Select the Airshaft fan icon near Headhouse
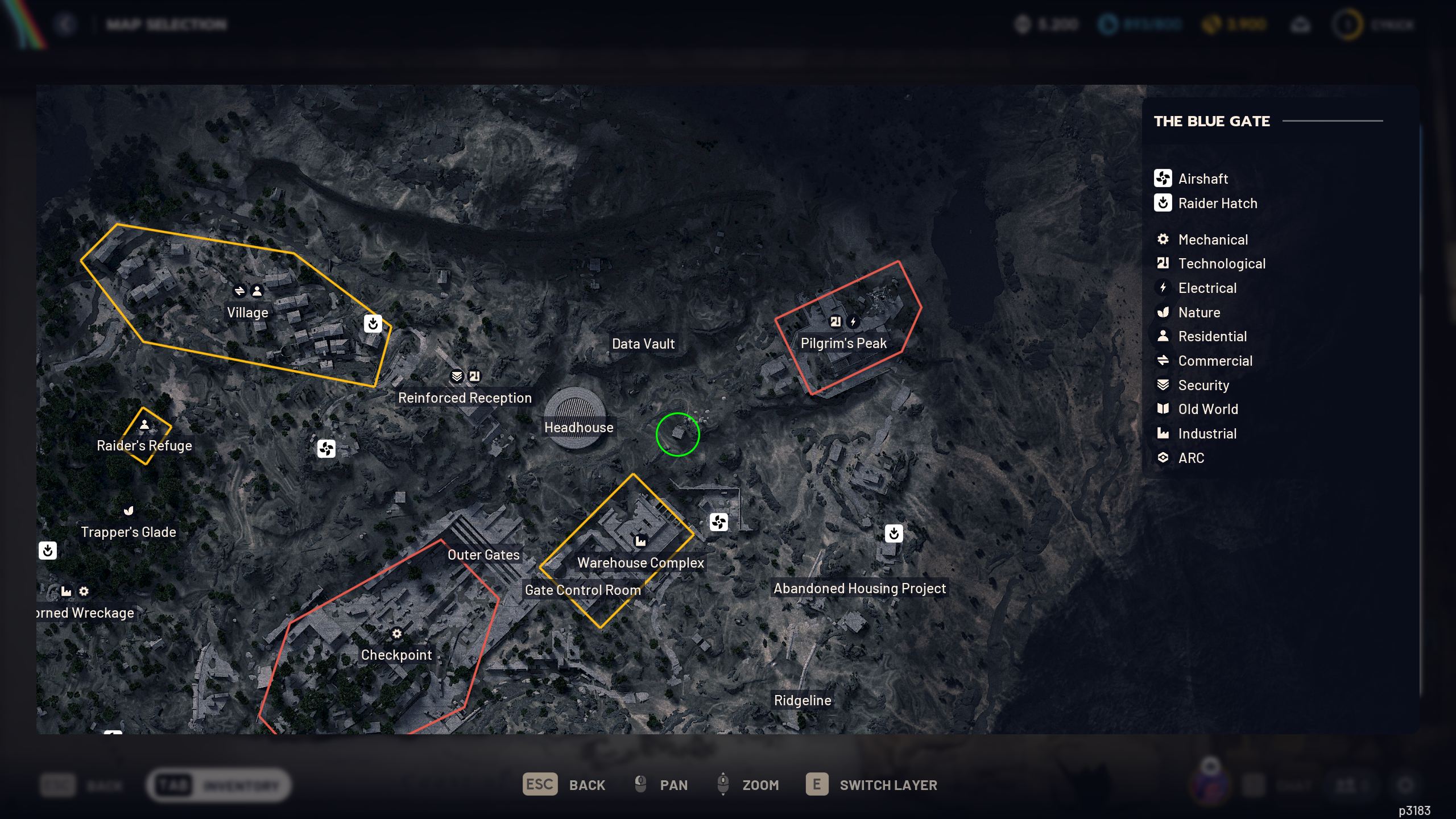 [x=326, y=449]
